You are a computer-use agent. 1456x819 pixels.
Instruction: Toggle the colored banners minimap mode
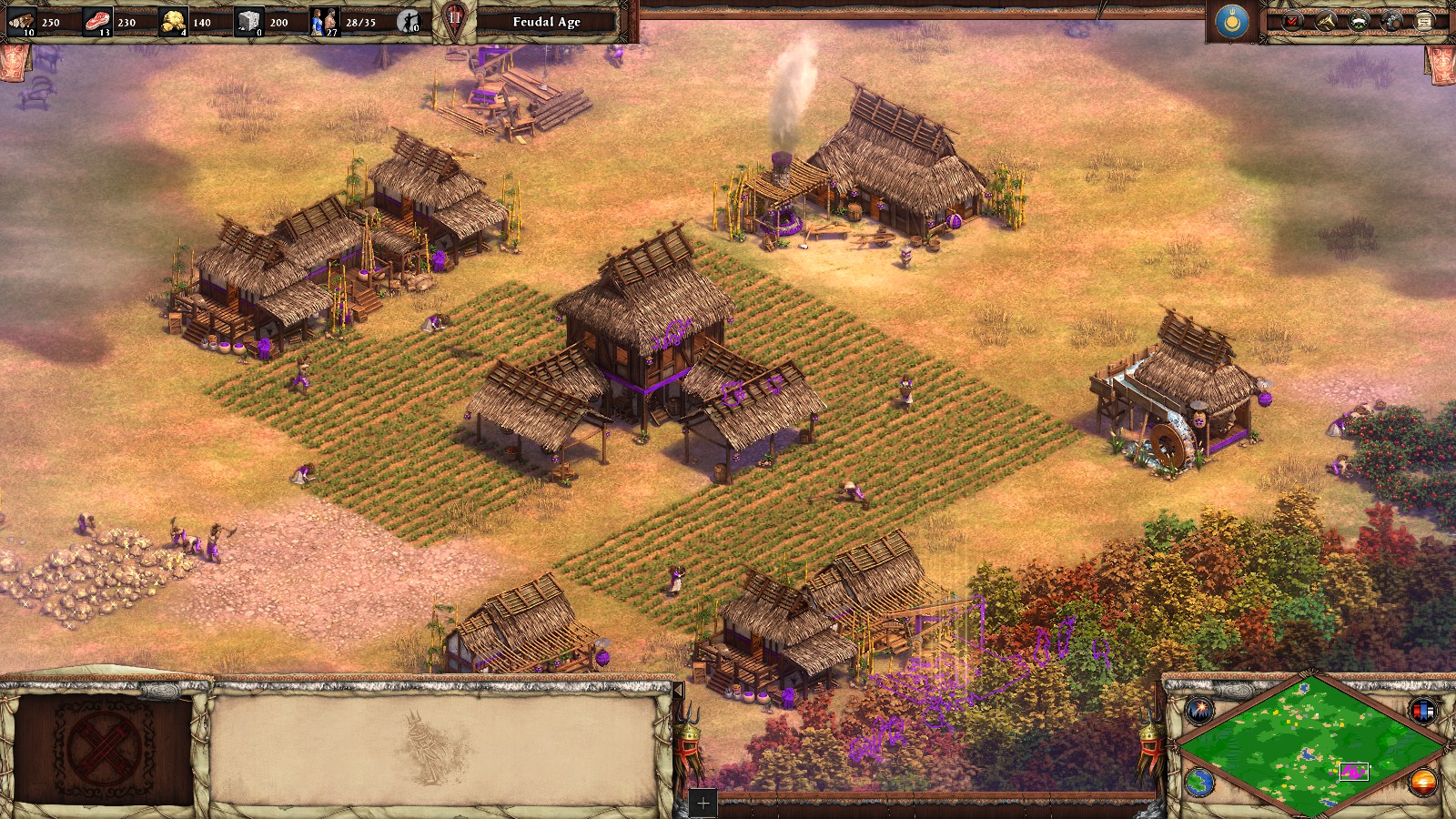[1422, 710]
